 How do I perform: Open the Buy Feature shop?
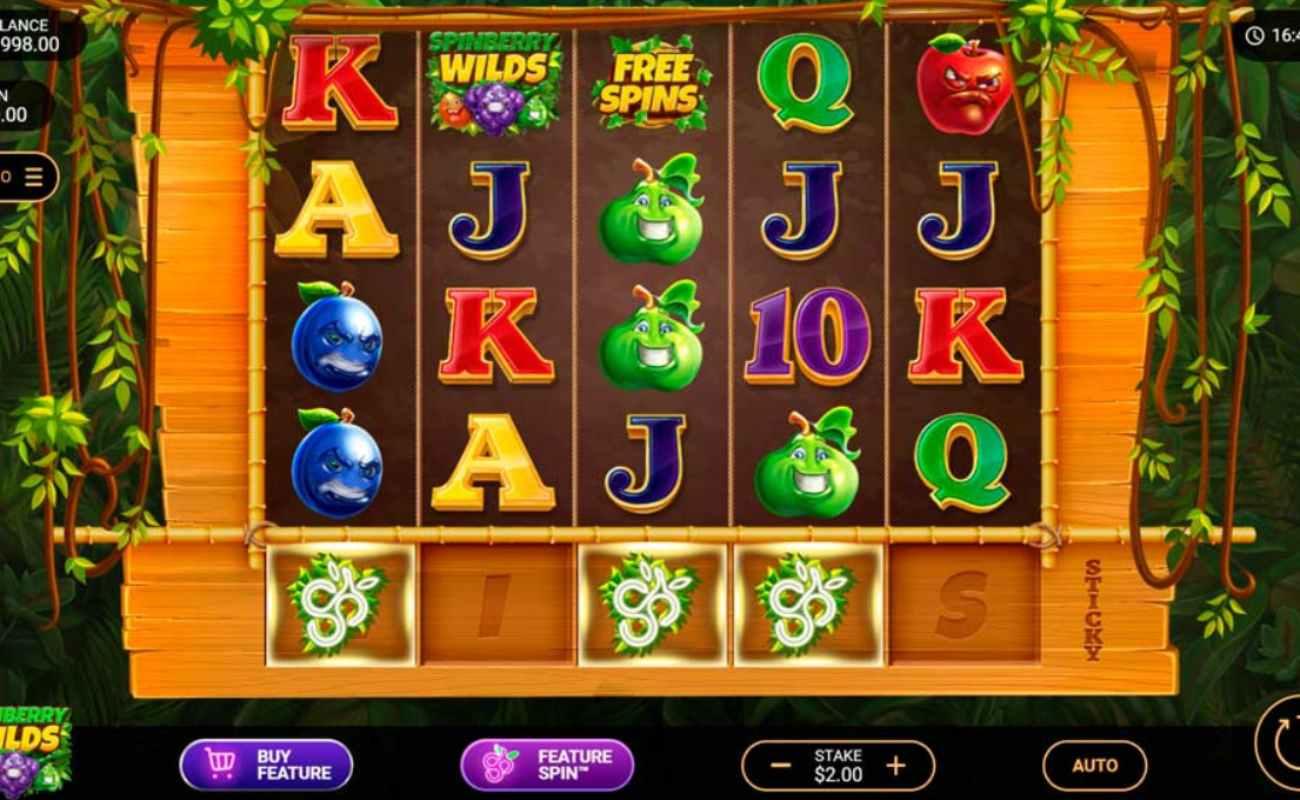tap(266, 765)
